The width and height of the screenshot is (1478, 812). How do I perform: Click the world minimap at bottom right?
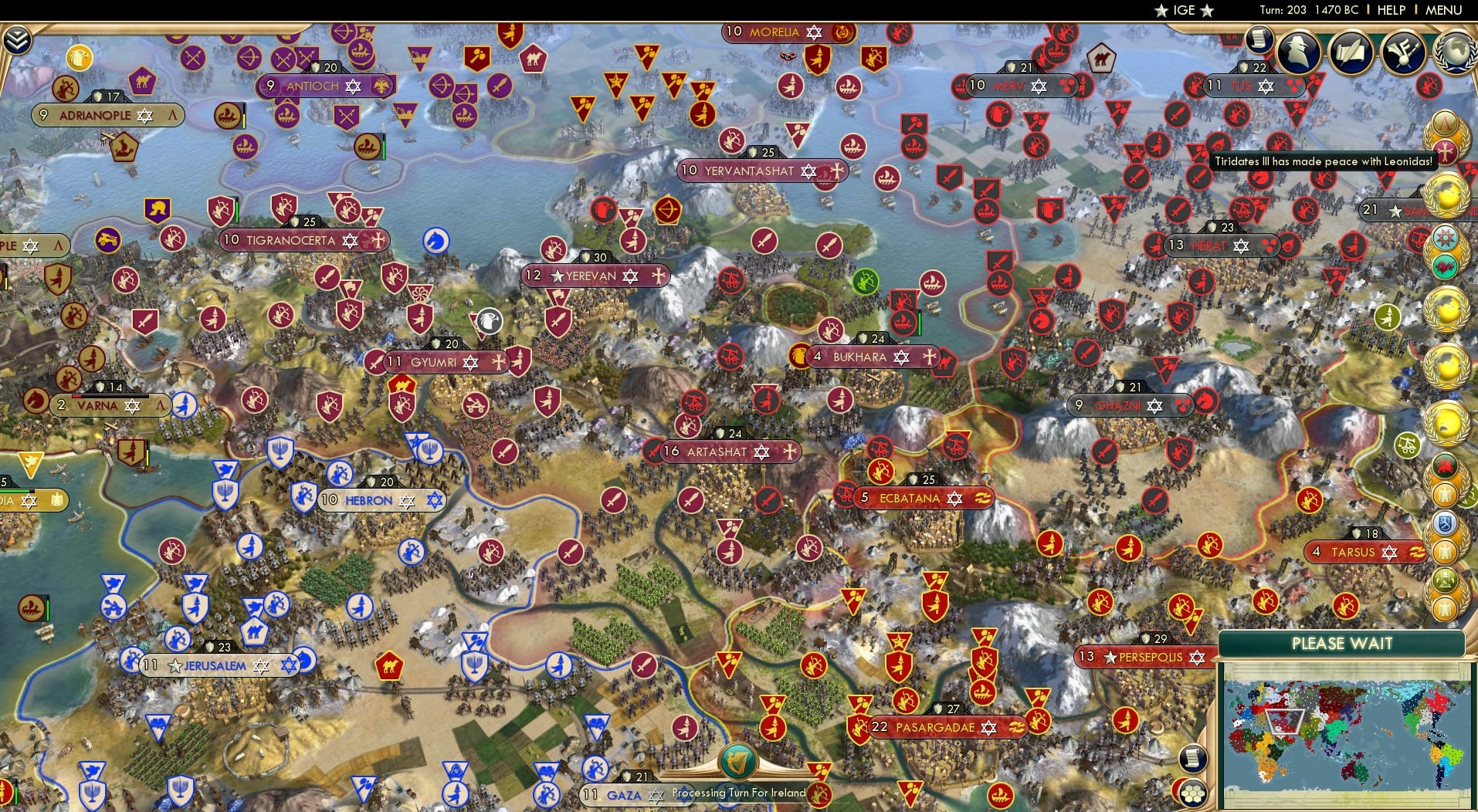[1347, 733]
